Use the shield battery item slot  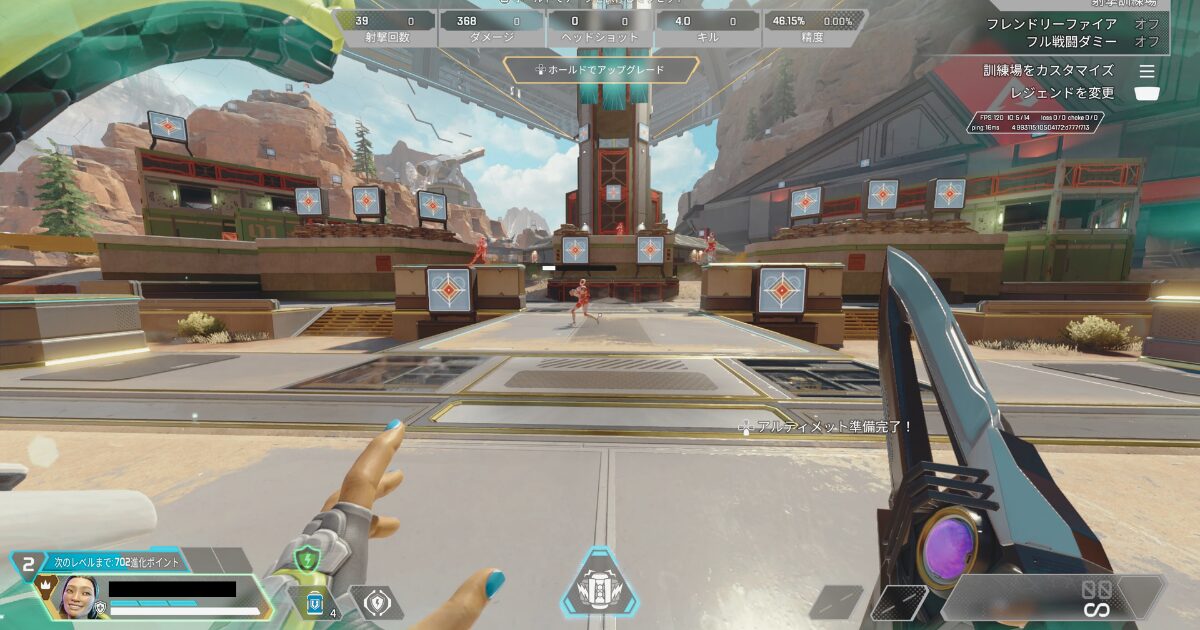click(315, 602)
